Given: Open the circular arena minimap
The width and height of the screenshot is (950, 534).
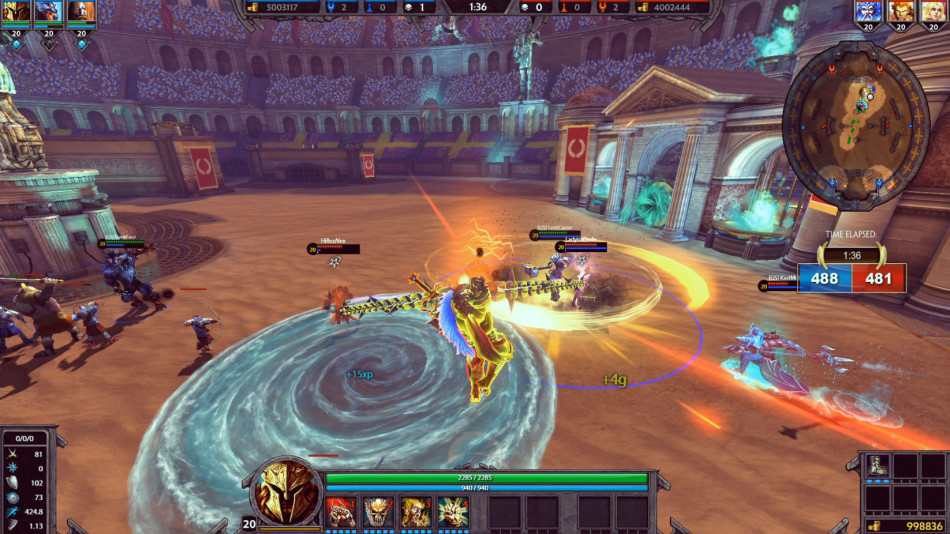Looking at the screenshot, I should tap(856, 127).
